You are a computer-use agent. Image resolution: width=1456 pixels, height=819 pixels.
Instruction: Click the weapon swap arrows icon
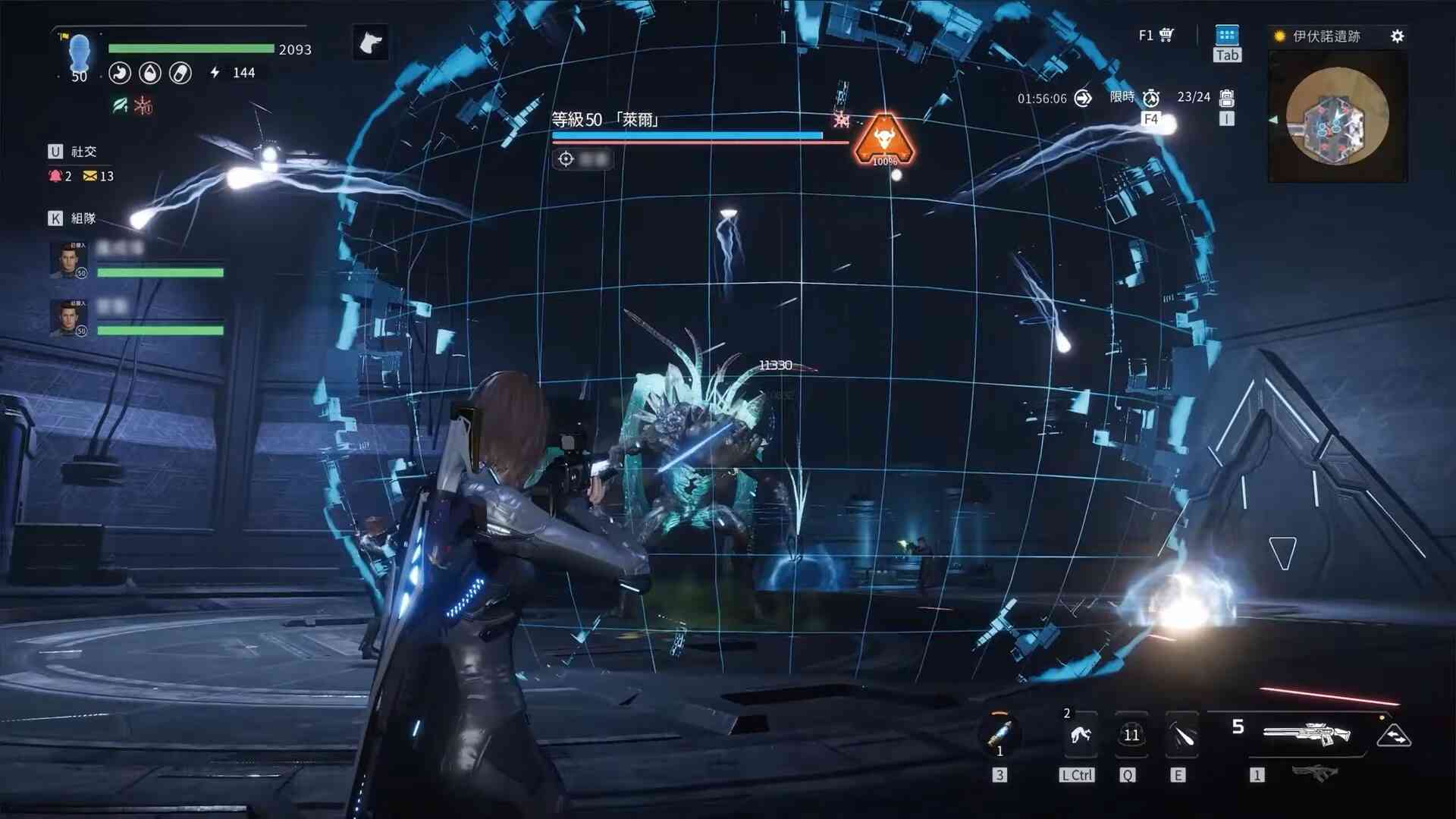click(x=1394, y=736)
